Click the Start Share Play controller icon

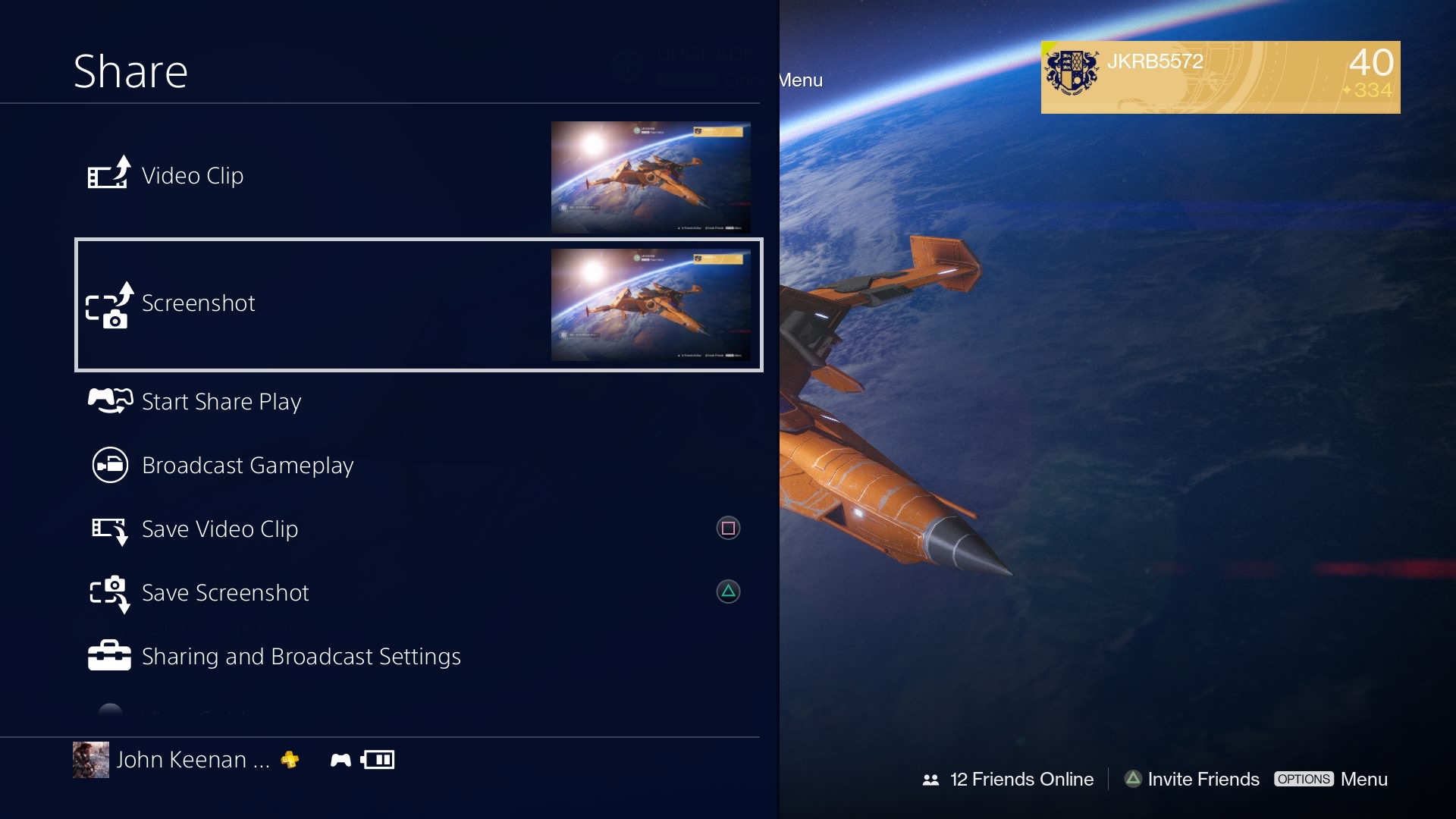(108, 400)
